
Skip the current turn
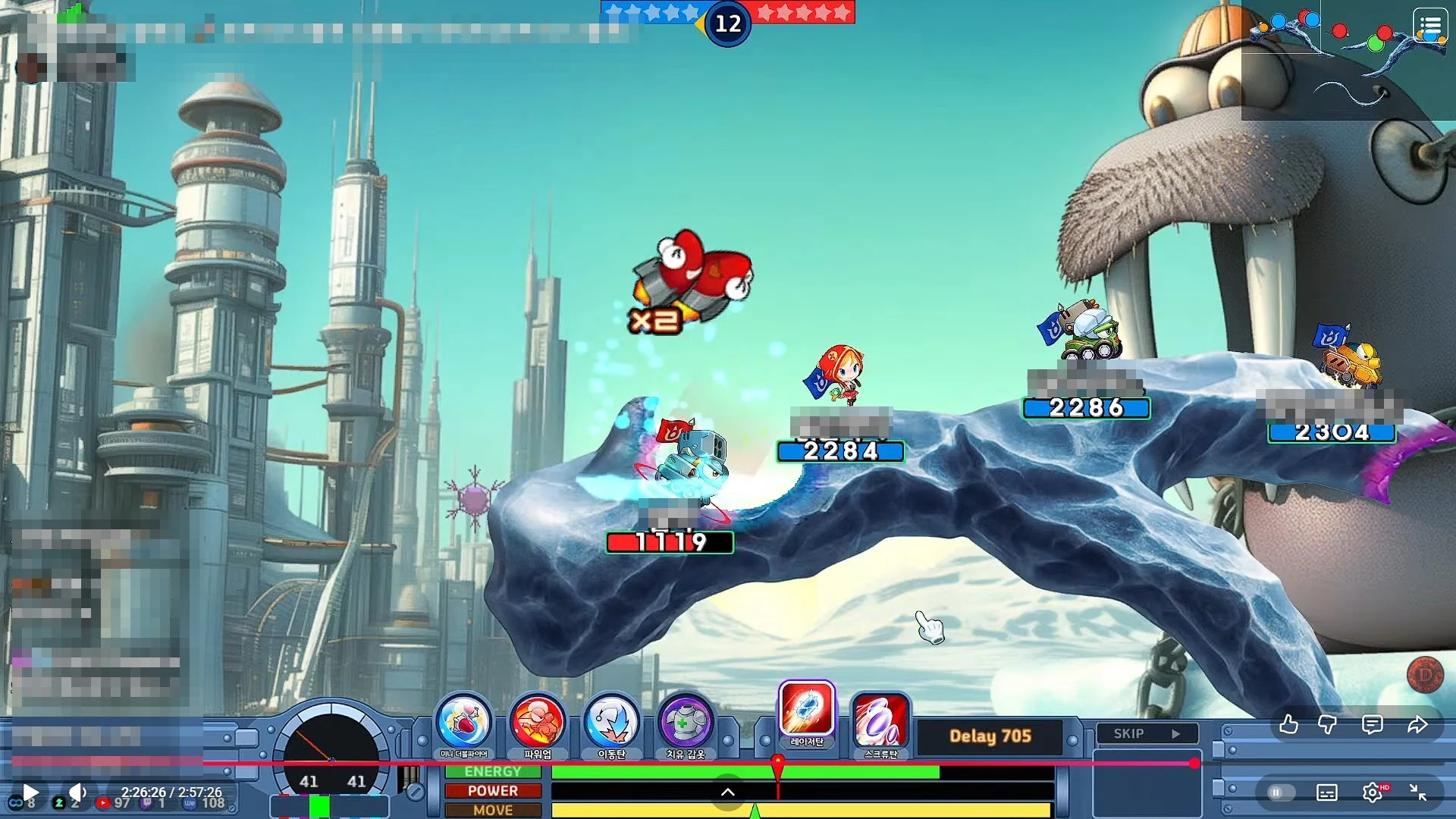point(1147,733)
